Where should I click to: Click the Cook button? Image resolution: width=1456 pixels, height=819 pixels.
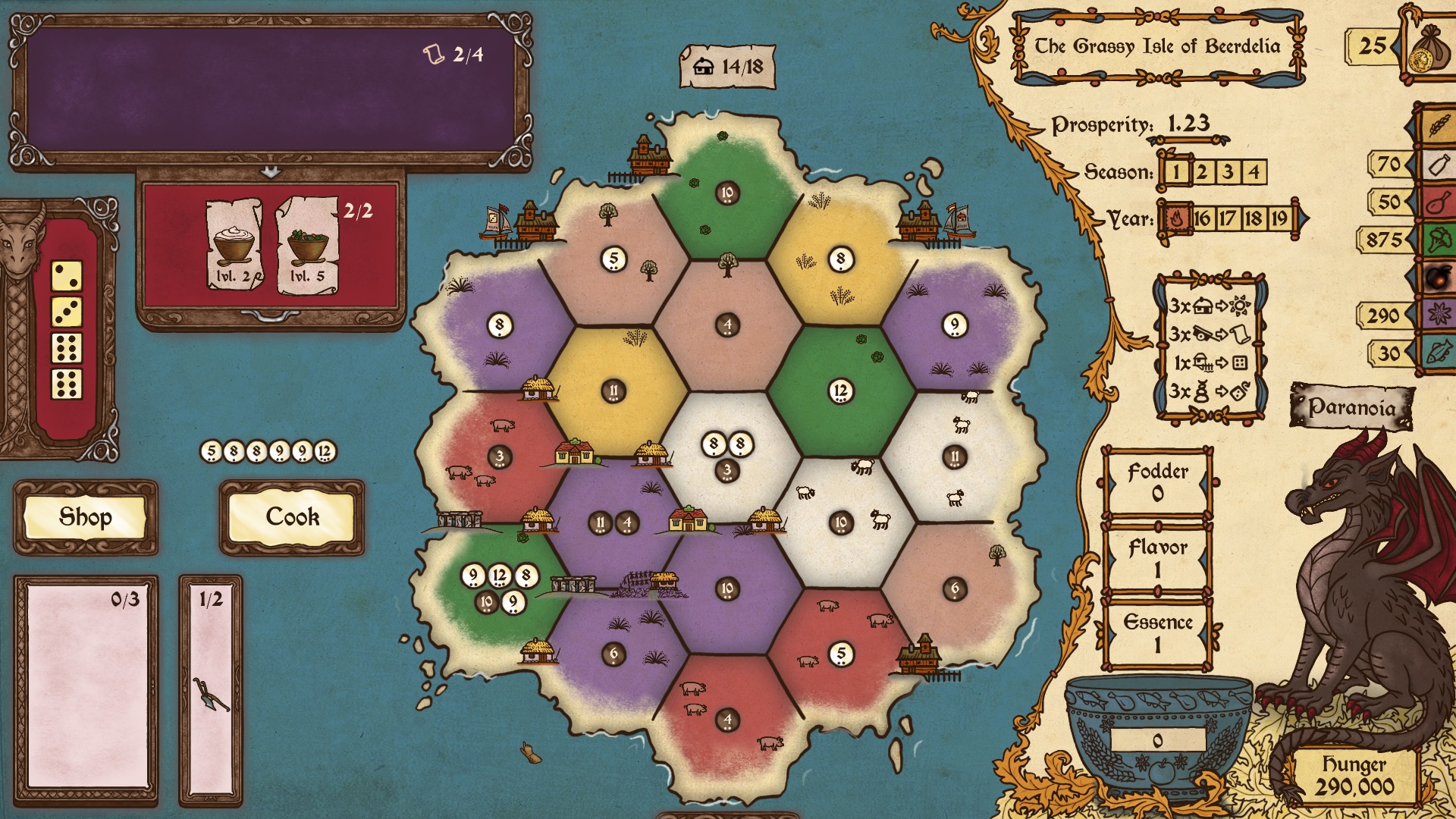(292, 517)
